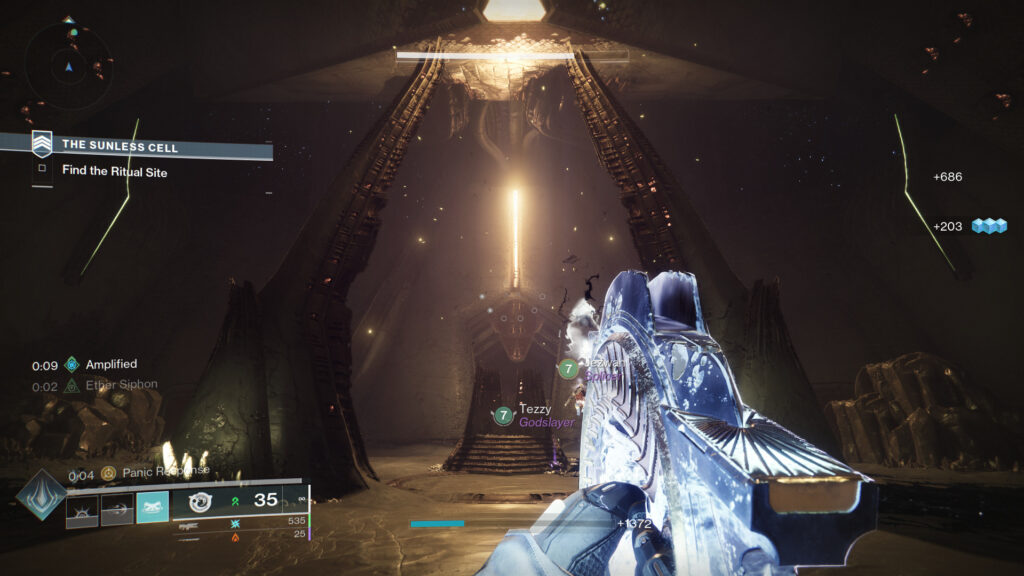Click the Amplified buff icon
The width and height of the screenshot is (1024, 576).
[71, 365]
